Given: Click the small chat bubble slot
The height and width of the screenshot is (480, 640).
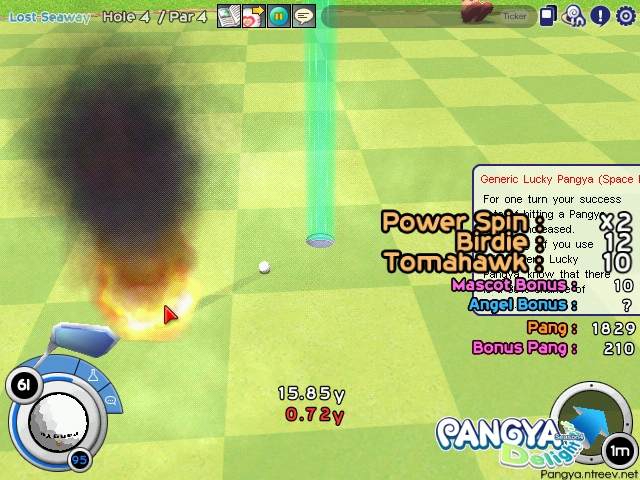Looking at the screenshot, I should coord(110,401).
